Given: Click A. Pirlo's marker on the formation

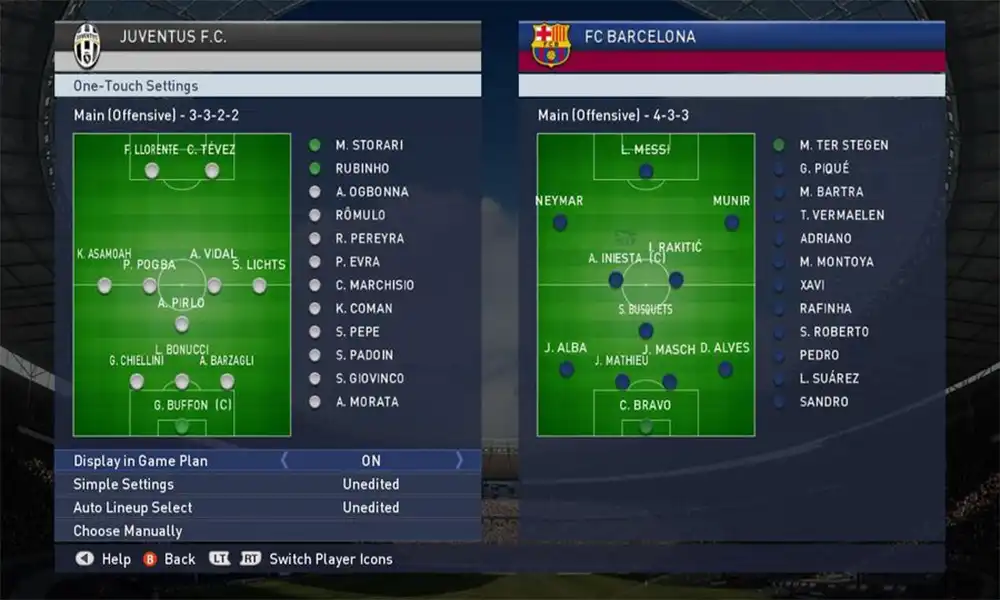Looking at the screenshot, I should (x=182, y=323).
